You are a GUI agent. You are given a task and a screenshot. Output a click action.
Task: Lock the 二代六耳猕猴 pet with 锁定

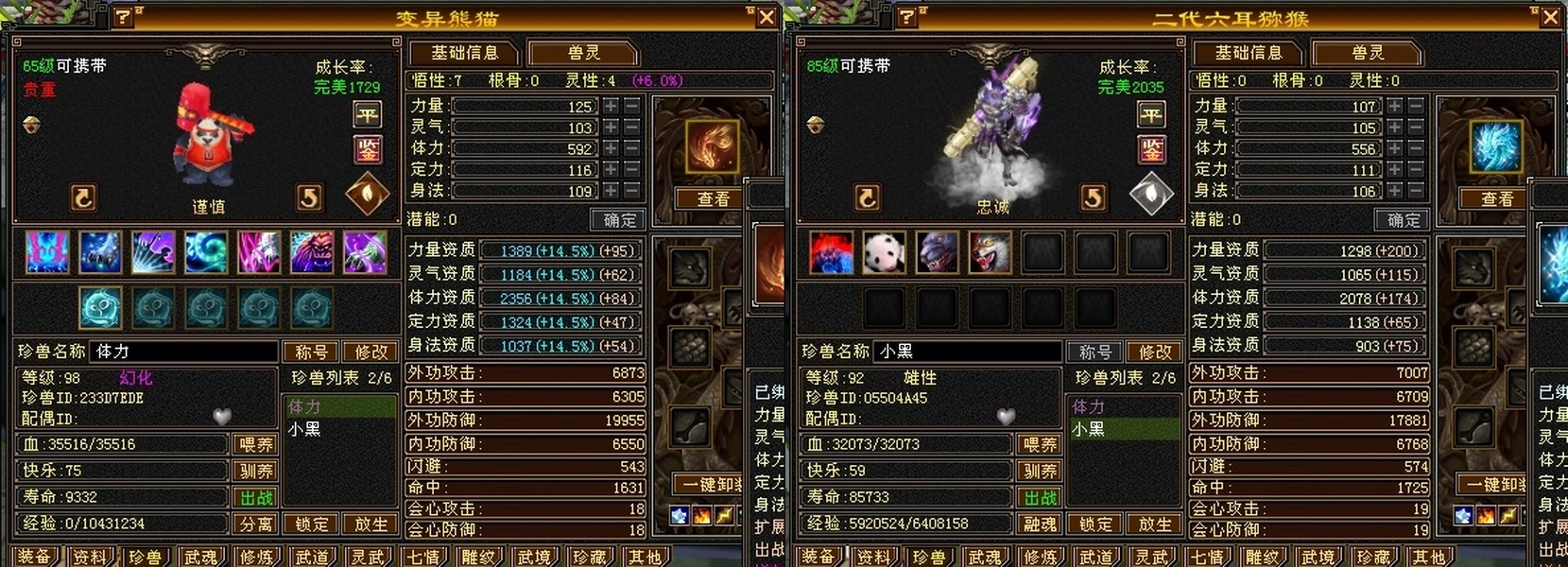click(1095, 524)
